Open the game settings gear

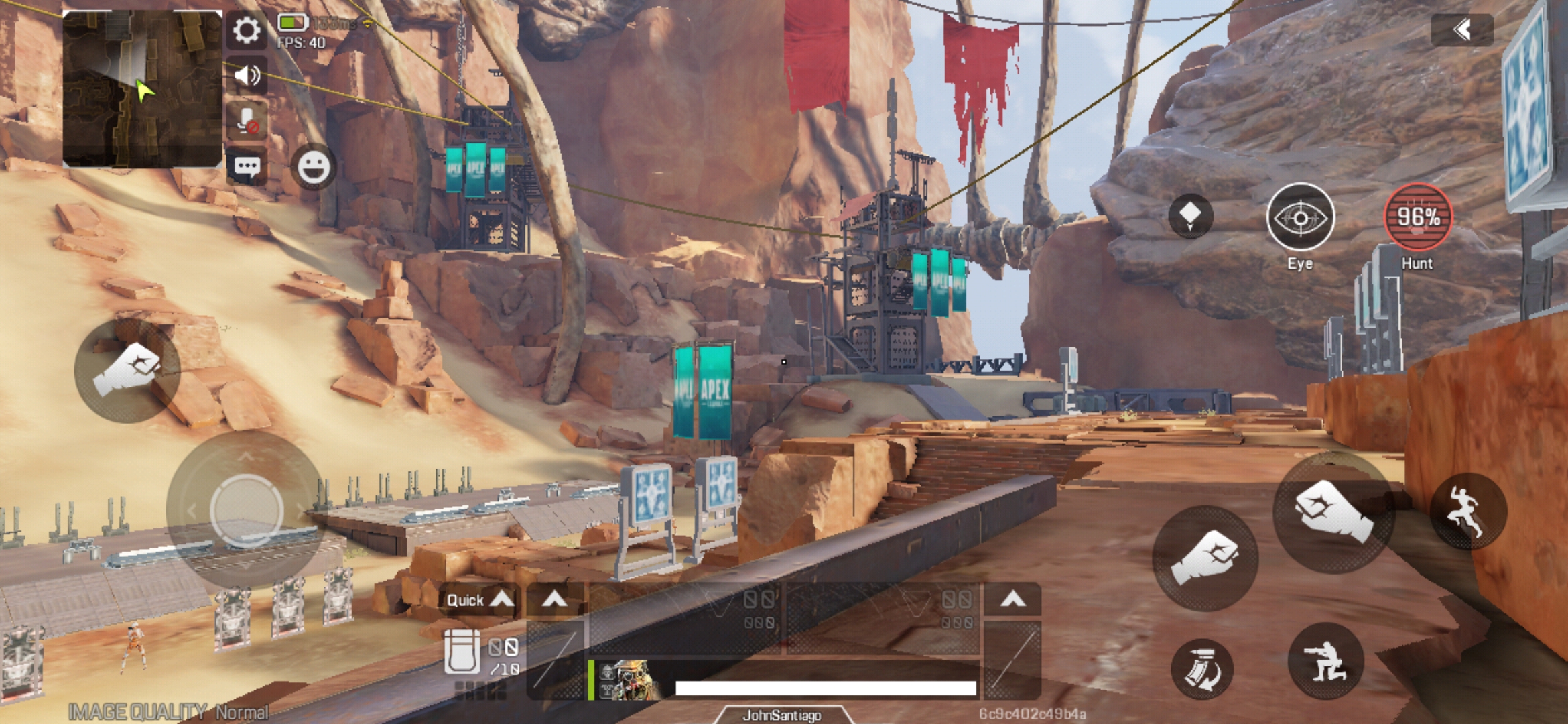pyautogui.click(x=247, y=30)
